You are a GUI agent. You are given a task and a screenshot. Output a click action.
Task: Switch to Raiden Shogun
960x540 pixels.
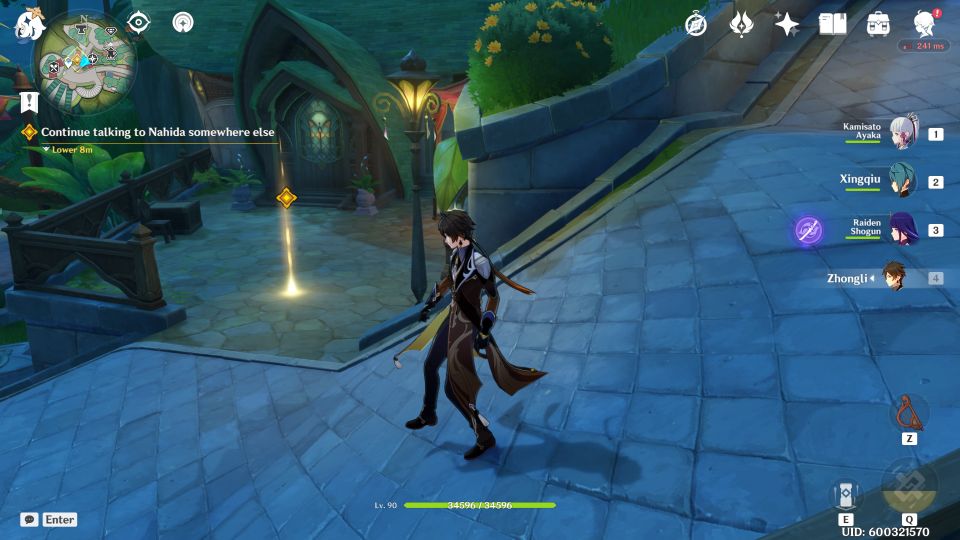903,230
